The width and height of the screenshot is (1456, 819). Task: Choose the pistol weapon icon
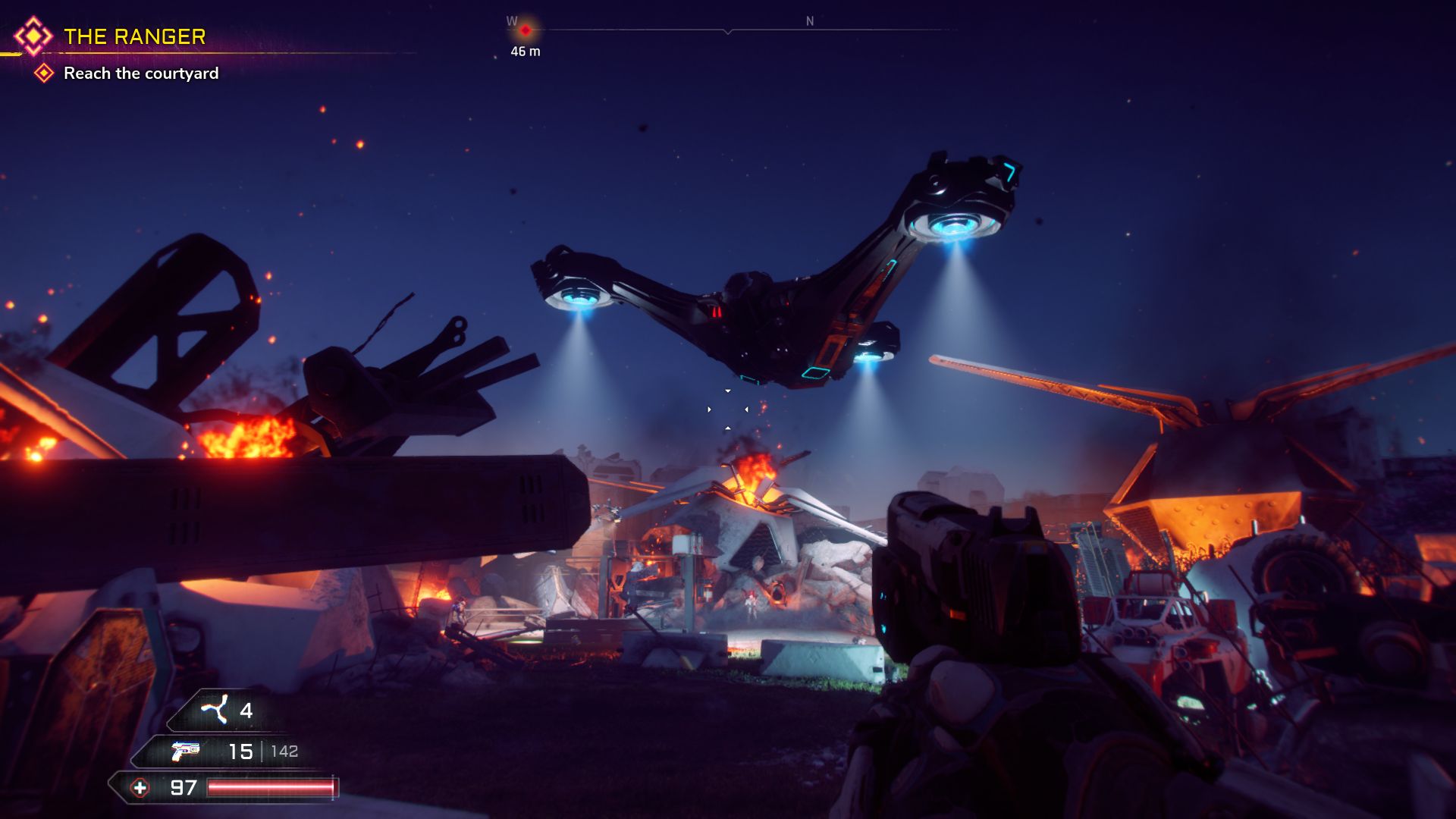(185, 751)
